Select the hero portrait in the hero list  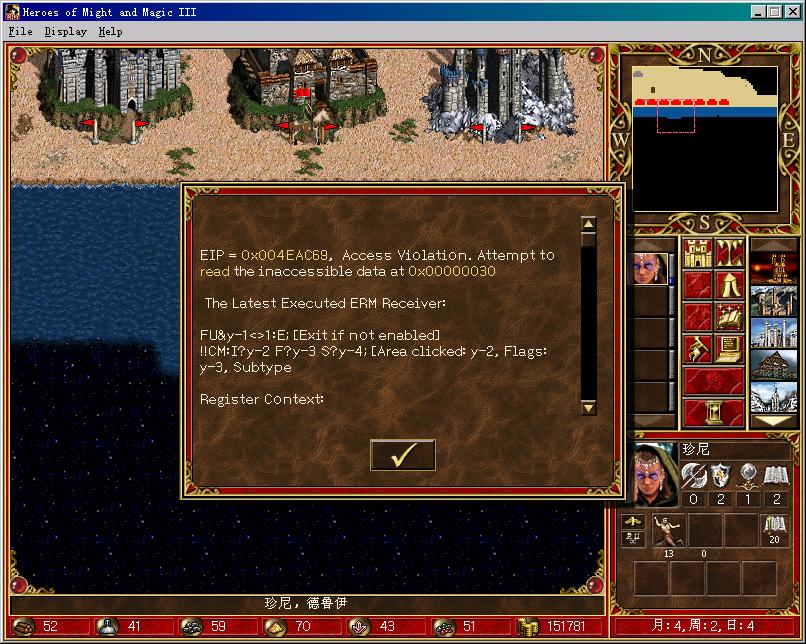650,268
